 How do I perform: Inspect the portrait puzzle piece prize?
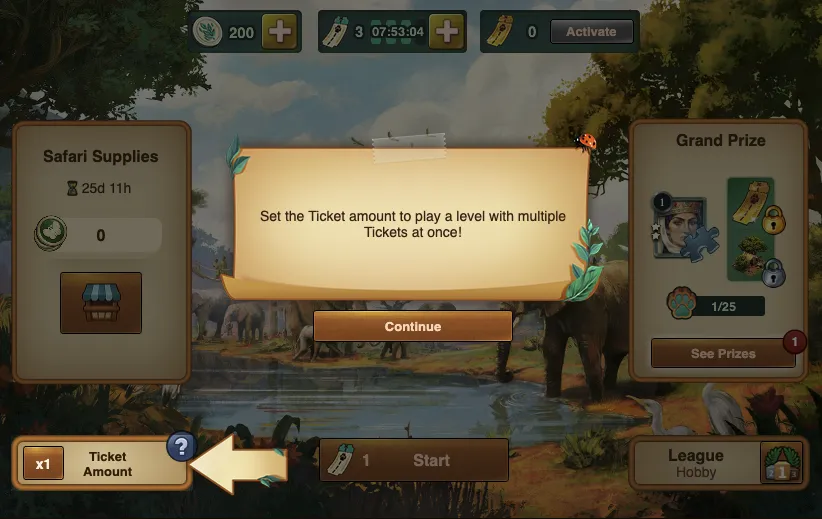pyautogui.click(x=680, y=226)
